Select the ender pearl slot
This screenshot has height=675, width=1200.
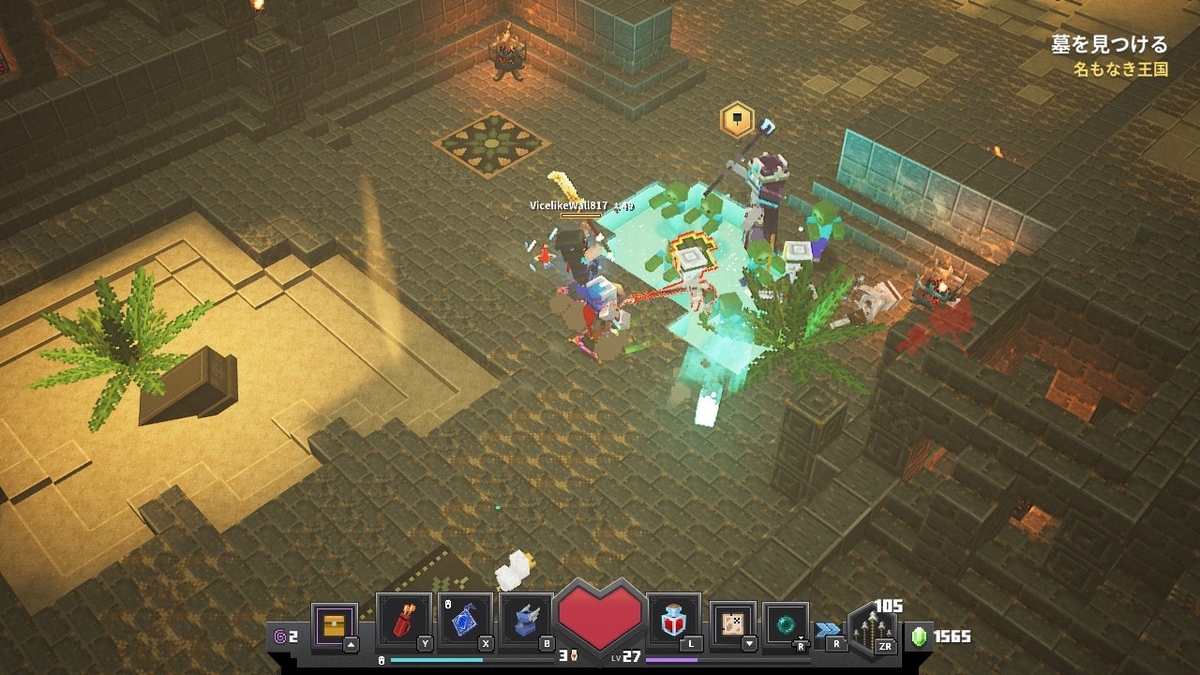(786, 624)
